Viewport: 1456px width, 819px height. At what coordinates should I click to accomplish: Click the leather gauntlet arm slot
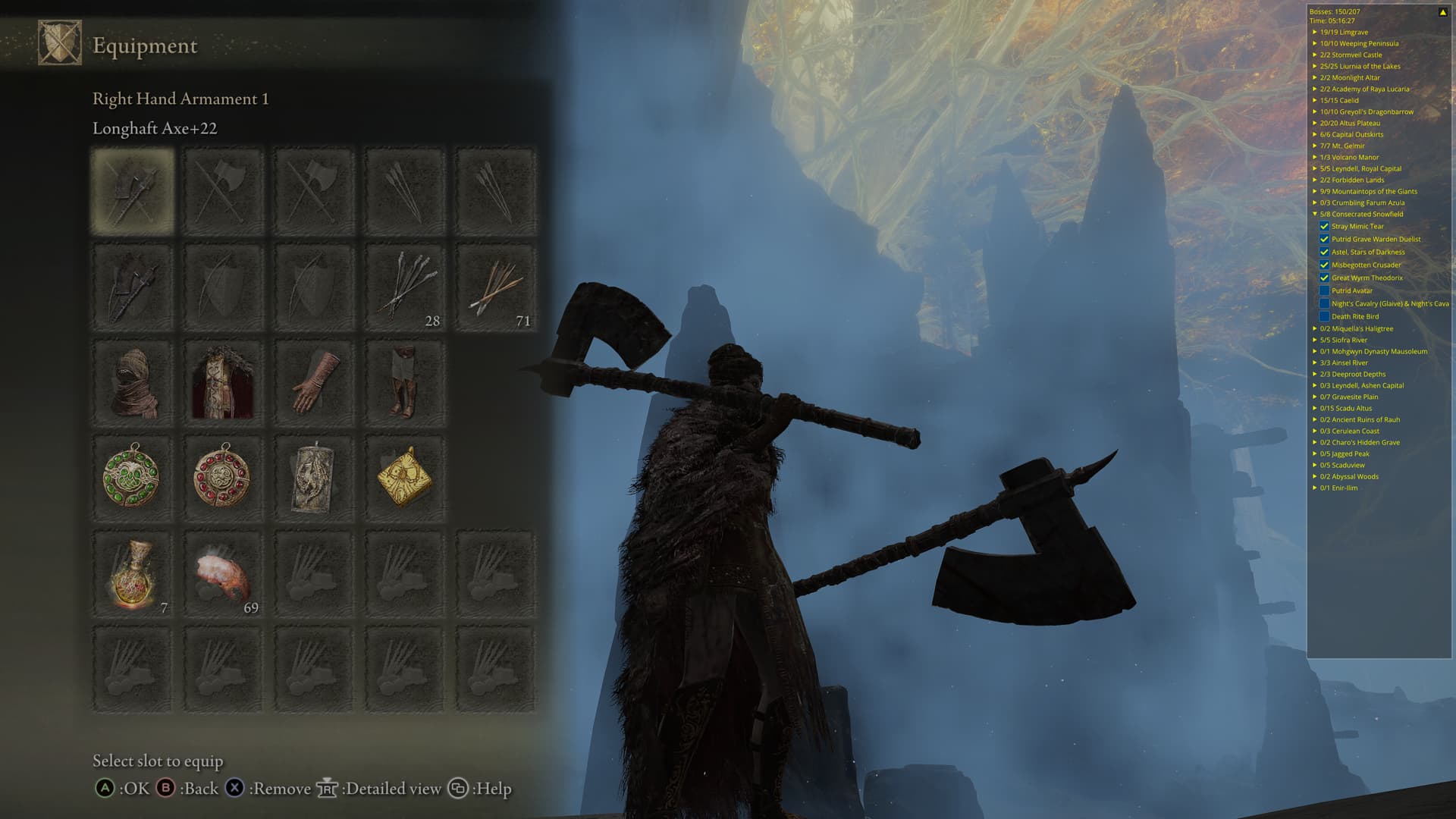pyautogui.click(x=314, y=383)
